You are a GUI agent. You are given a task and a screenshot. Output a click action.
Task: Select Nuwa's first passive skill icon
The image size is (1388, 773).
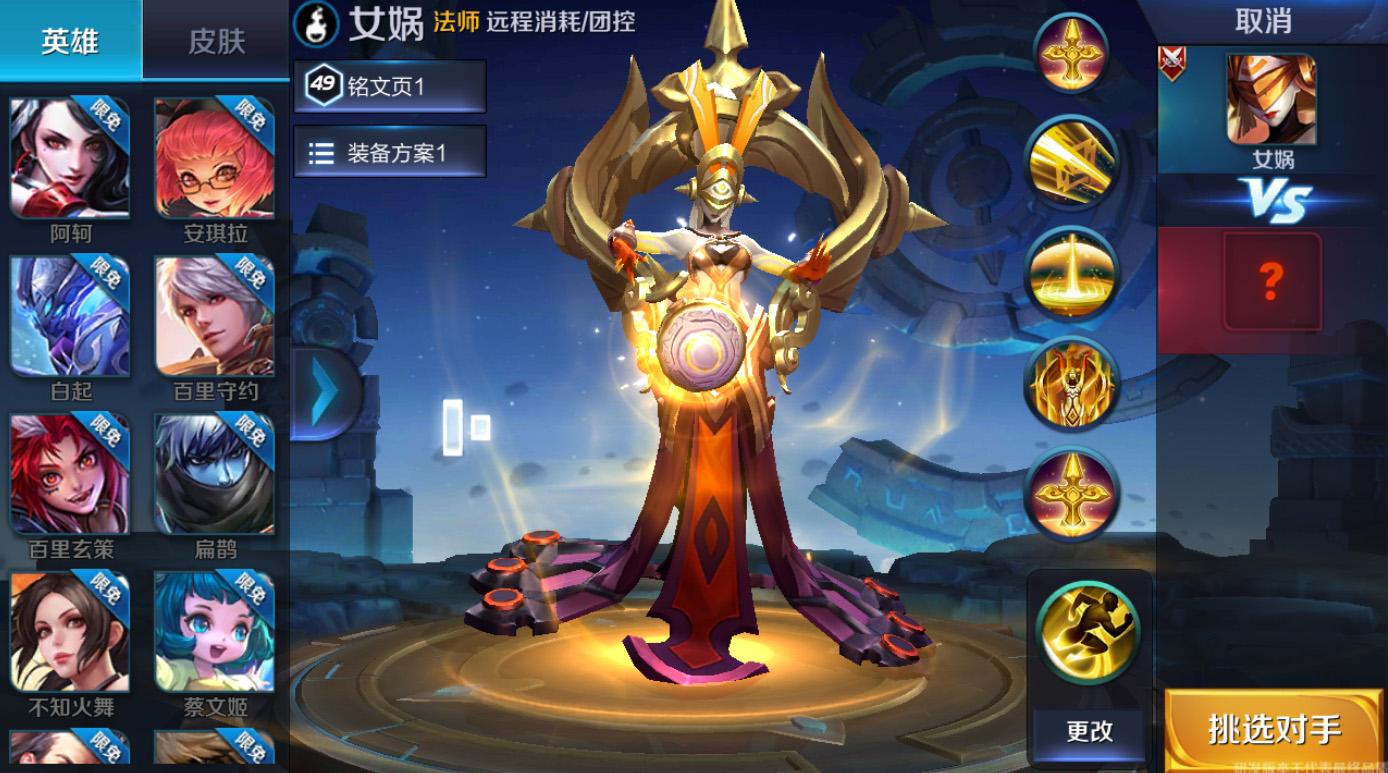(1072, 52)
